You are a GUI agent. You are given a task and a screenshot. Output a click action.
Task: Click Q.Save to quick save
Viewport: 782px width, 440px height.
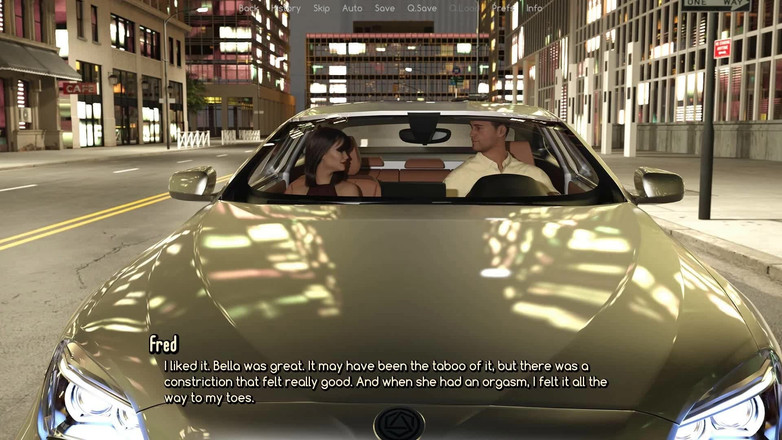click(422, 8)
